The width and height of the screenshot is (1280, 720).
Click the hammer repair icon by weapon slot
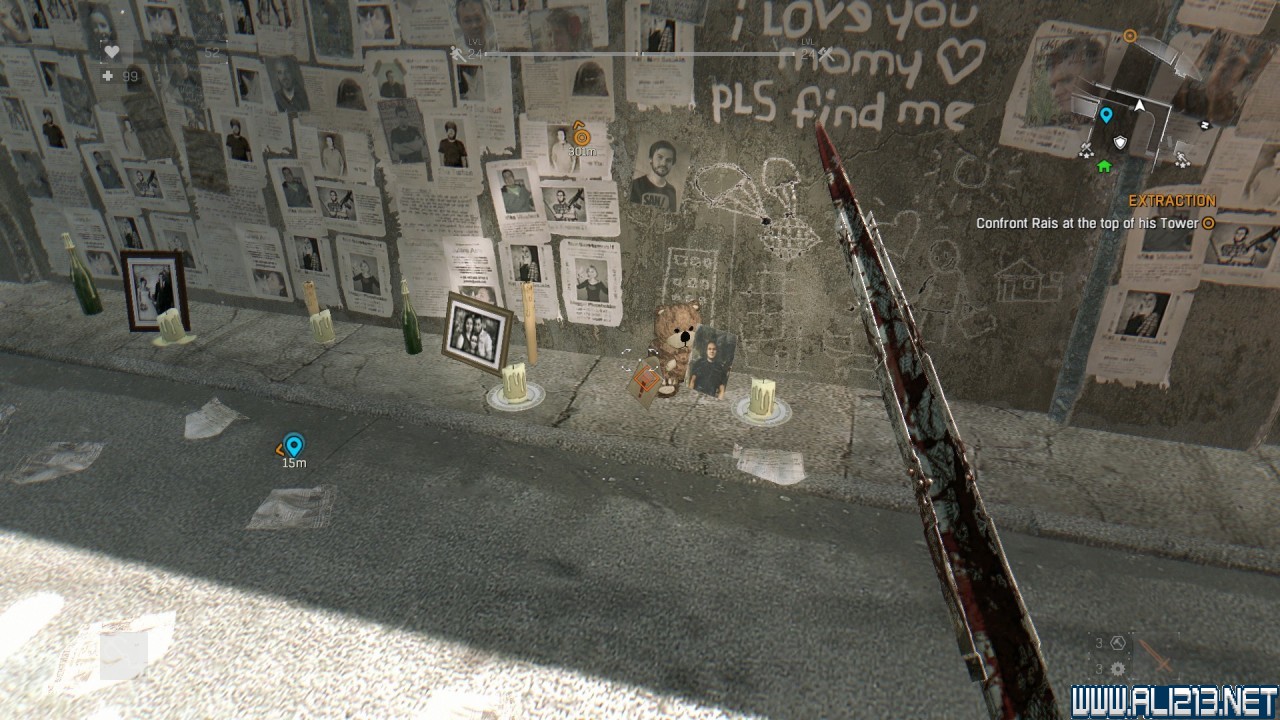click(x=1119, y=643)
